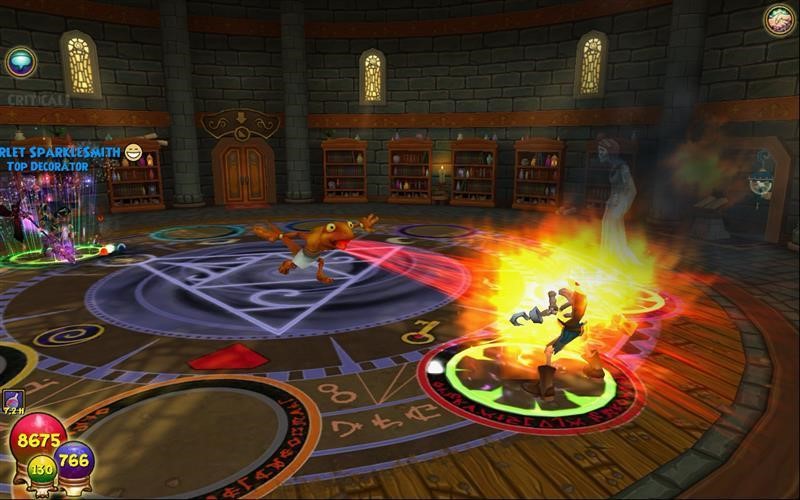Open the friends list handshake icon
The height and width of the screenshot is (500, 800).
tap(779, 19)
